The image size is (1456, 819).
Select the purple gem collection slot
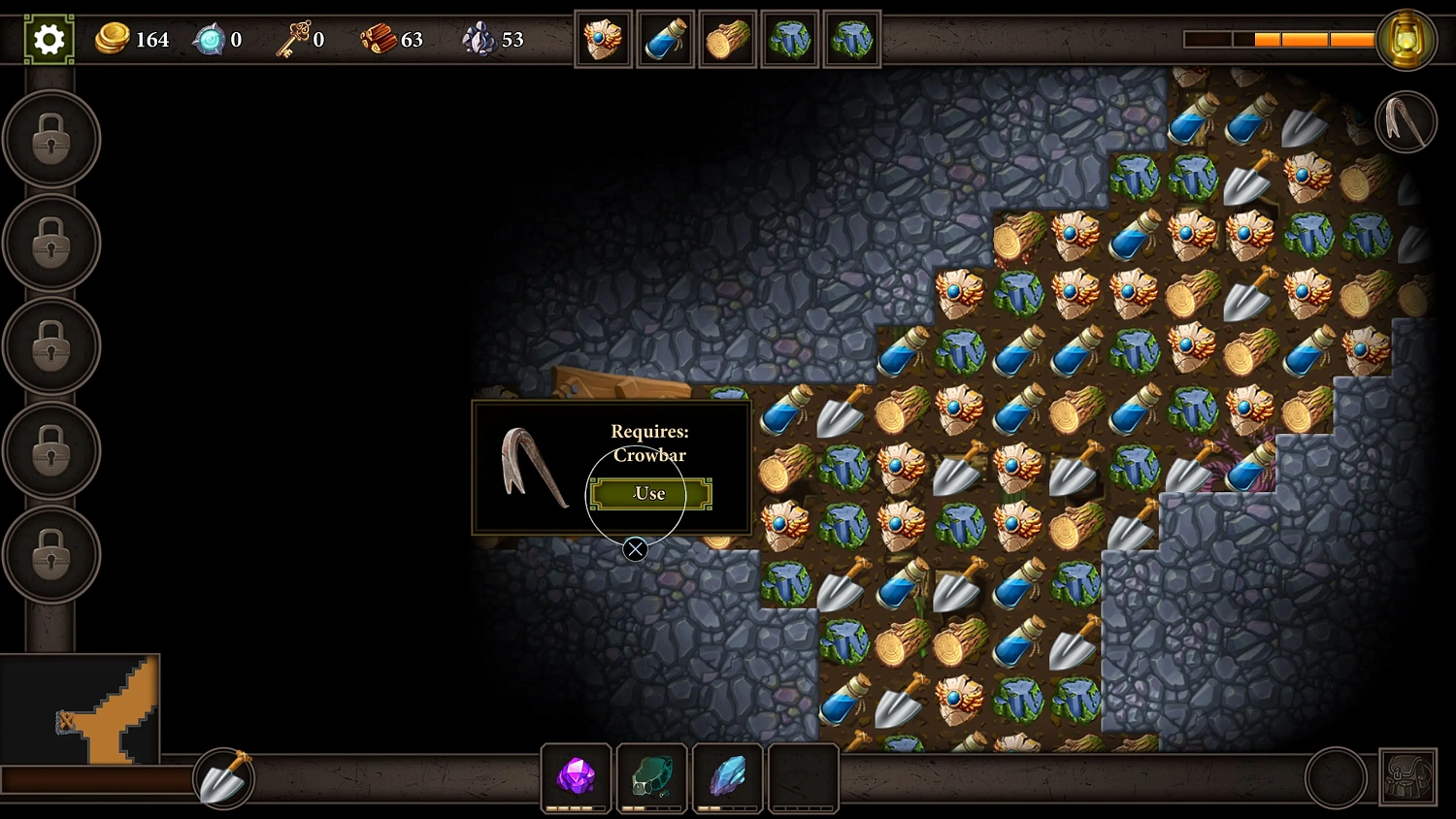click(x=576, y=777)
